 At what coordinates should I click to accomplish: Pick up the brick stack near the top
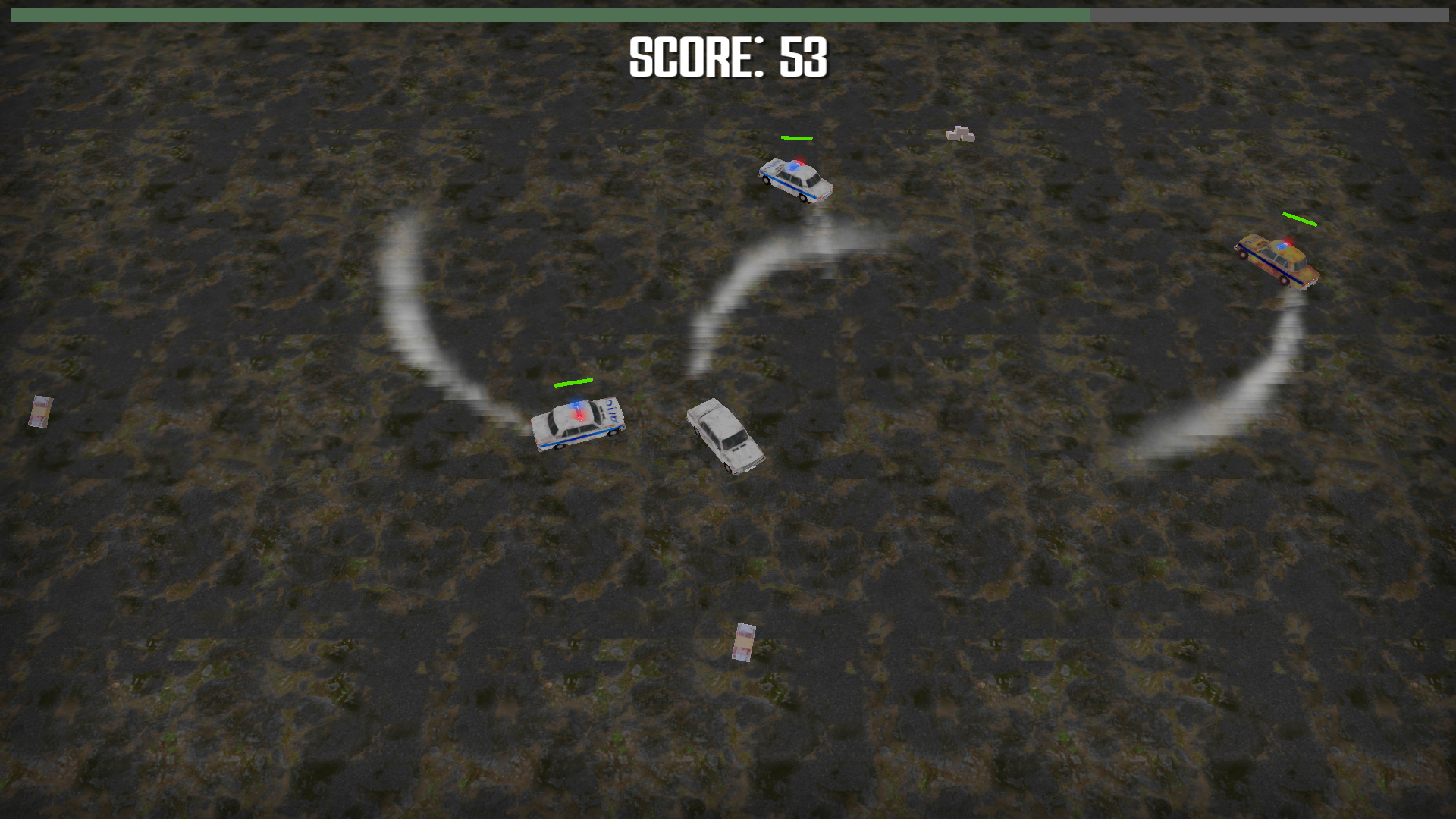tap(961, 133)
